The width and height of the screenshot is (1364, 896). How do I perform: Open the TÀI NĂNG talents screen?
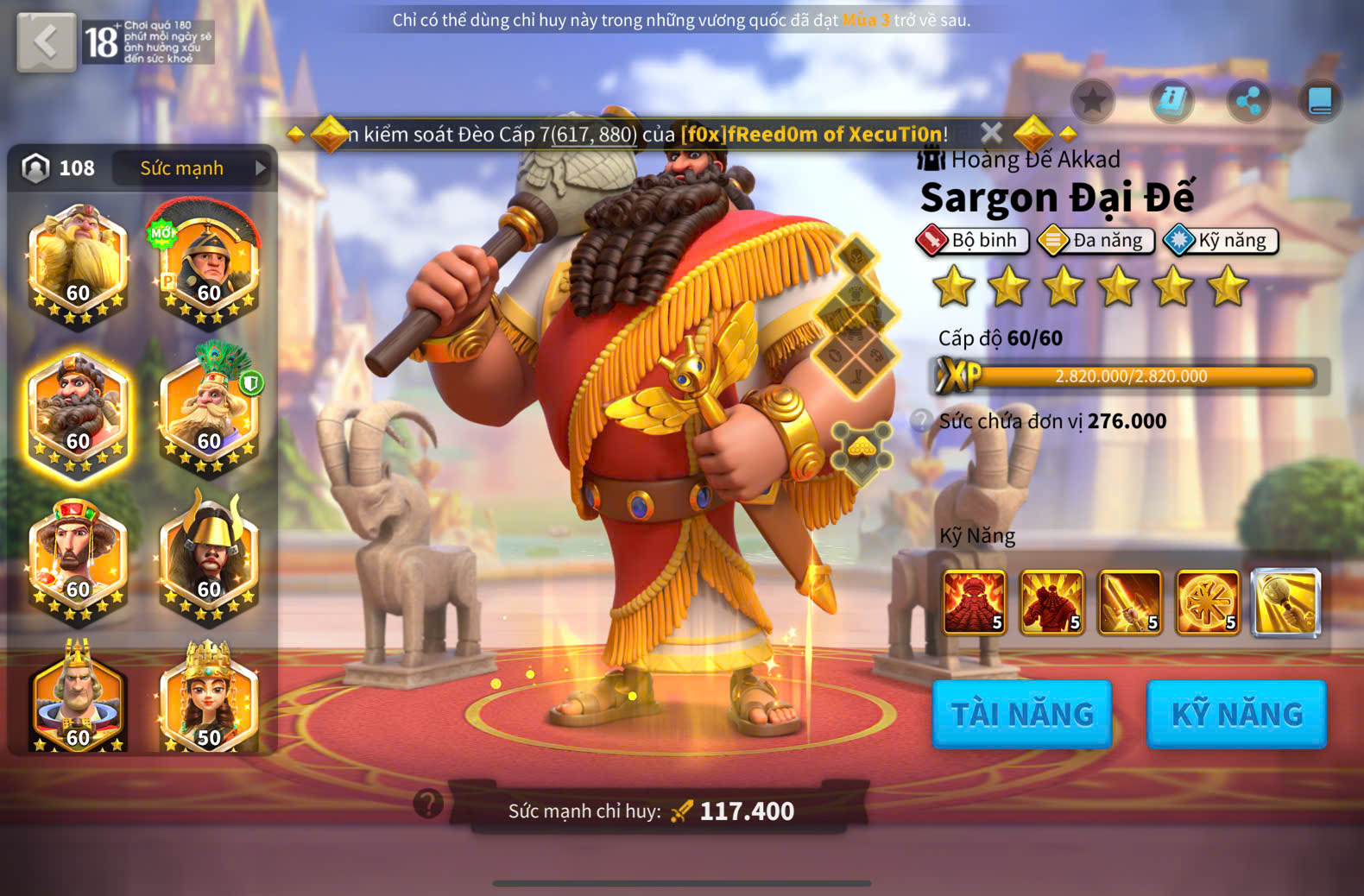[1022, 714]
